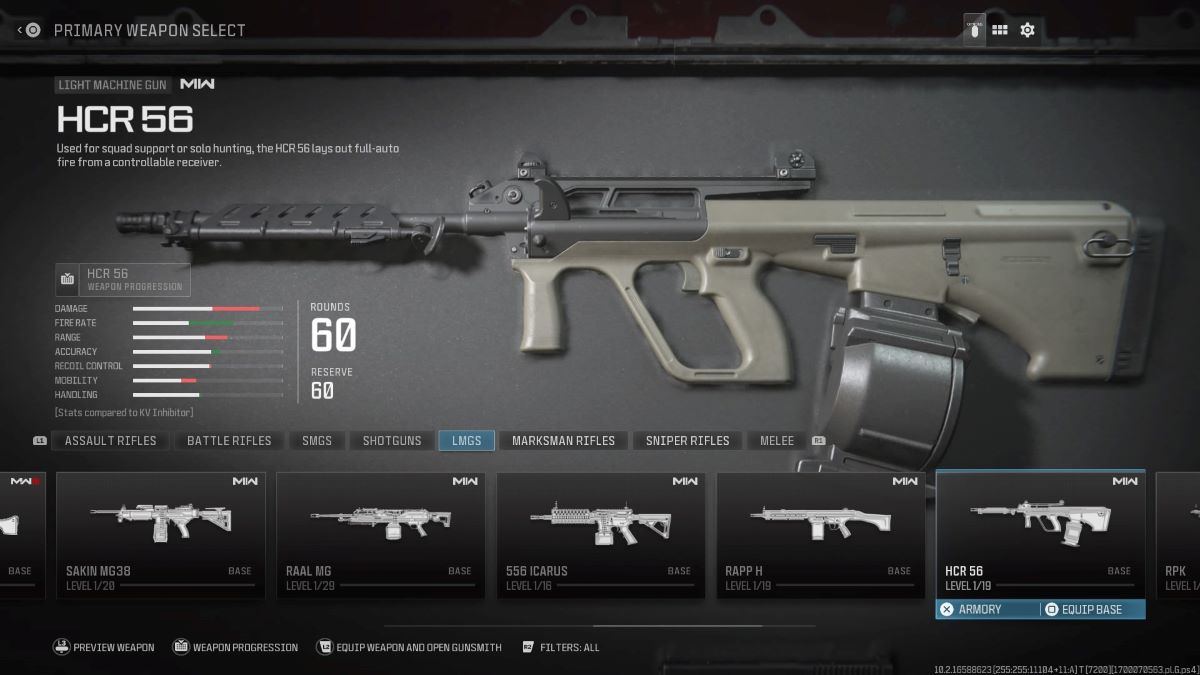Image resolution: width=1200 pixels, height=675 pixels.
Task: Choose the RAAL MG weapon card
Action: pos(381,535)
